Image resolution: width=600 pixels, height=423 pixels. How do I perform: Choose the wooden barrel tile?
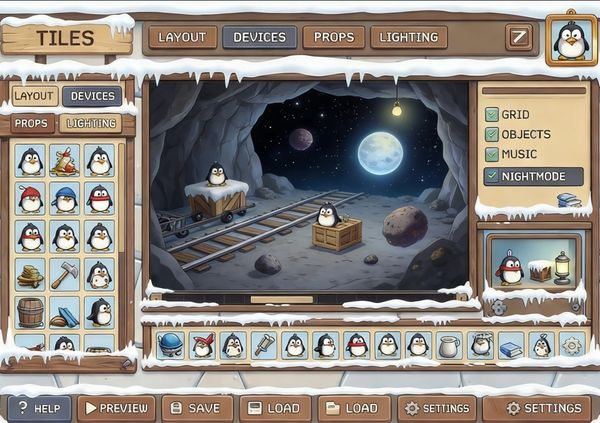(31, 311)
